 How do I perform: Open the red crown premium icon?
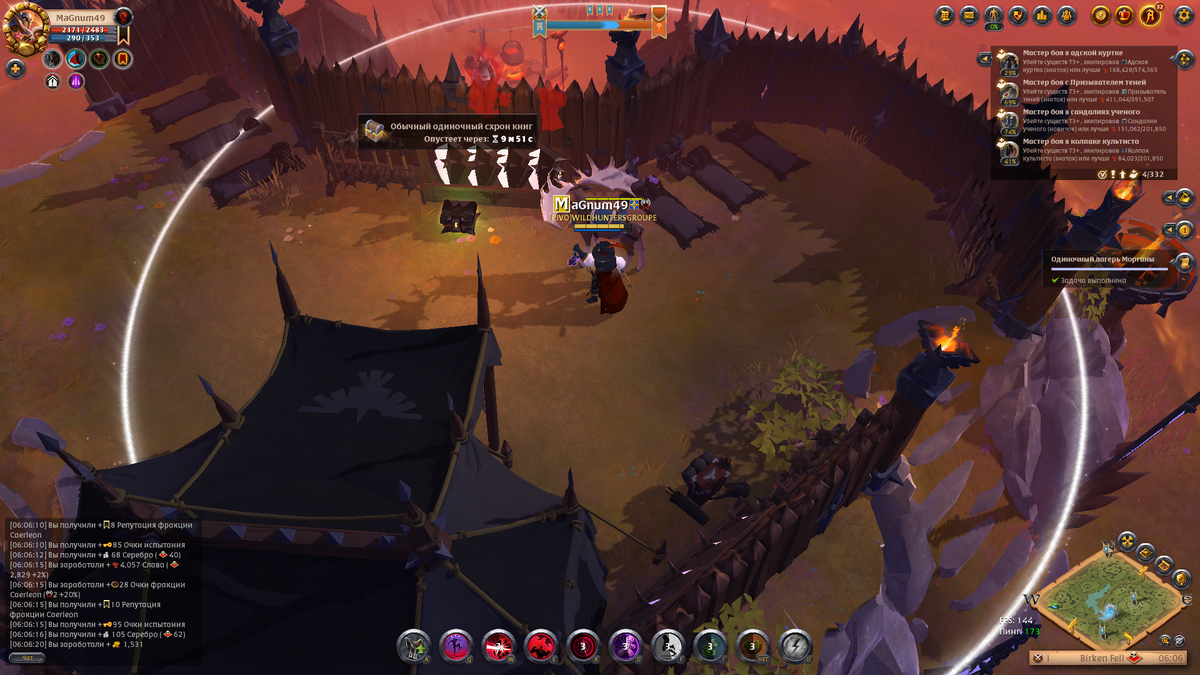click(x=1125, y=15)
